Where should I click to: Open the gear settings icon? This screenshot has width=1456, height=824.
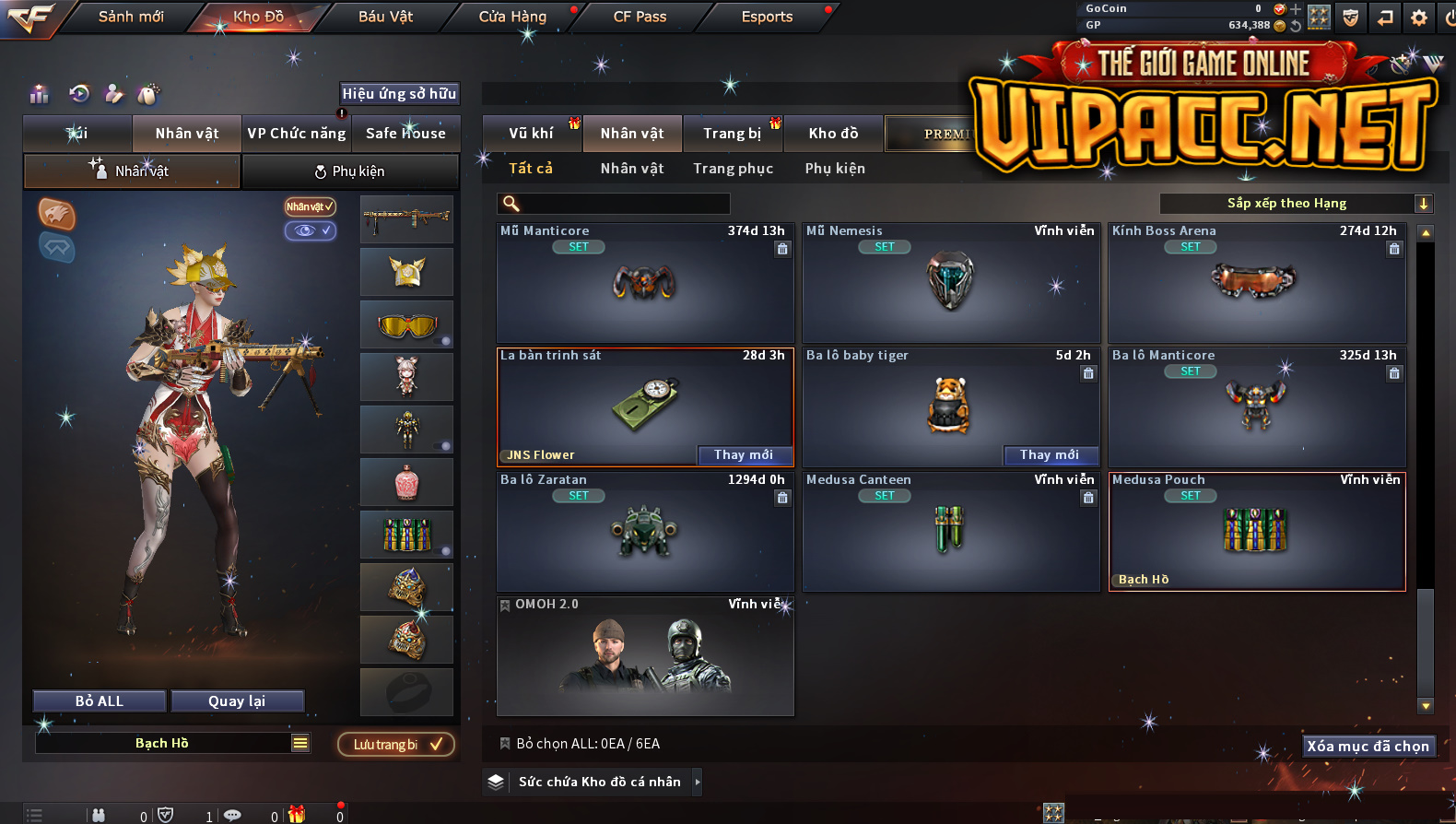[1419, 18]
